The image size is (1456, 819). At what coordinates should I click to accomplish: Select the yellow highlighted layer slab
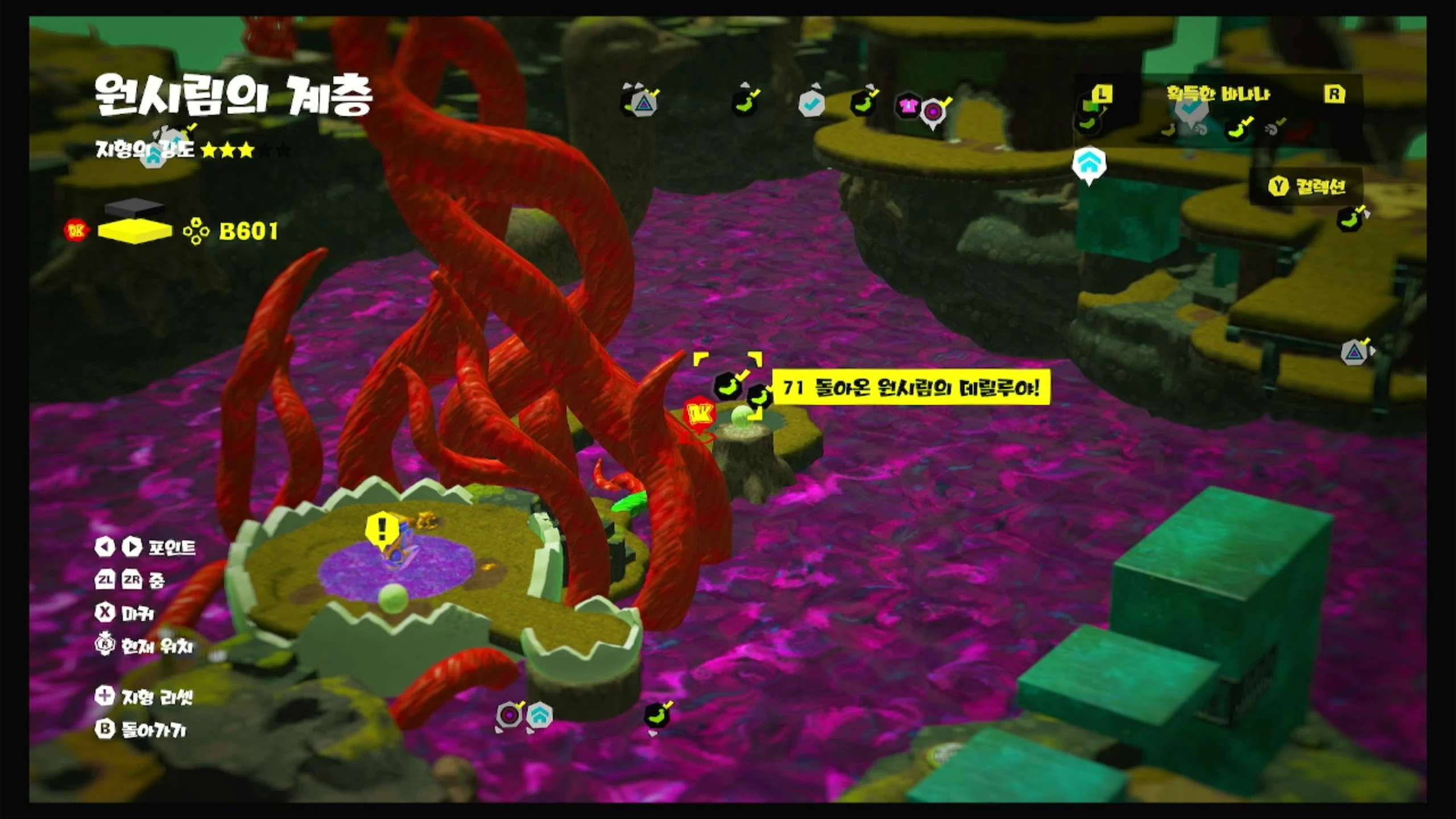(135, 231)
